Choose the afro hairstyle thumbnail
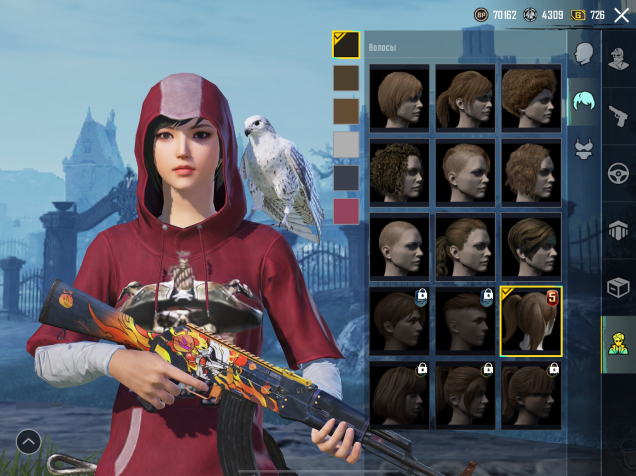Screen dimensions: 636x476 [531, 97]
